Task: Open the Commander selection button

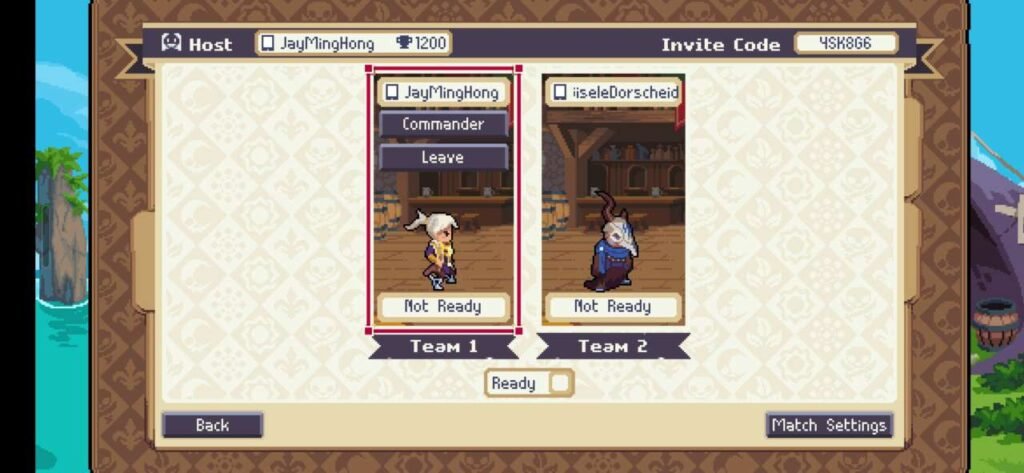Action: tap(443, 124)
